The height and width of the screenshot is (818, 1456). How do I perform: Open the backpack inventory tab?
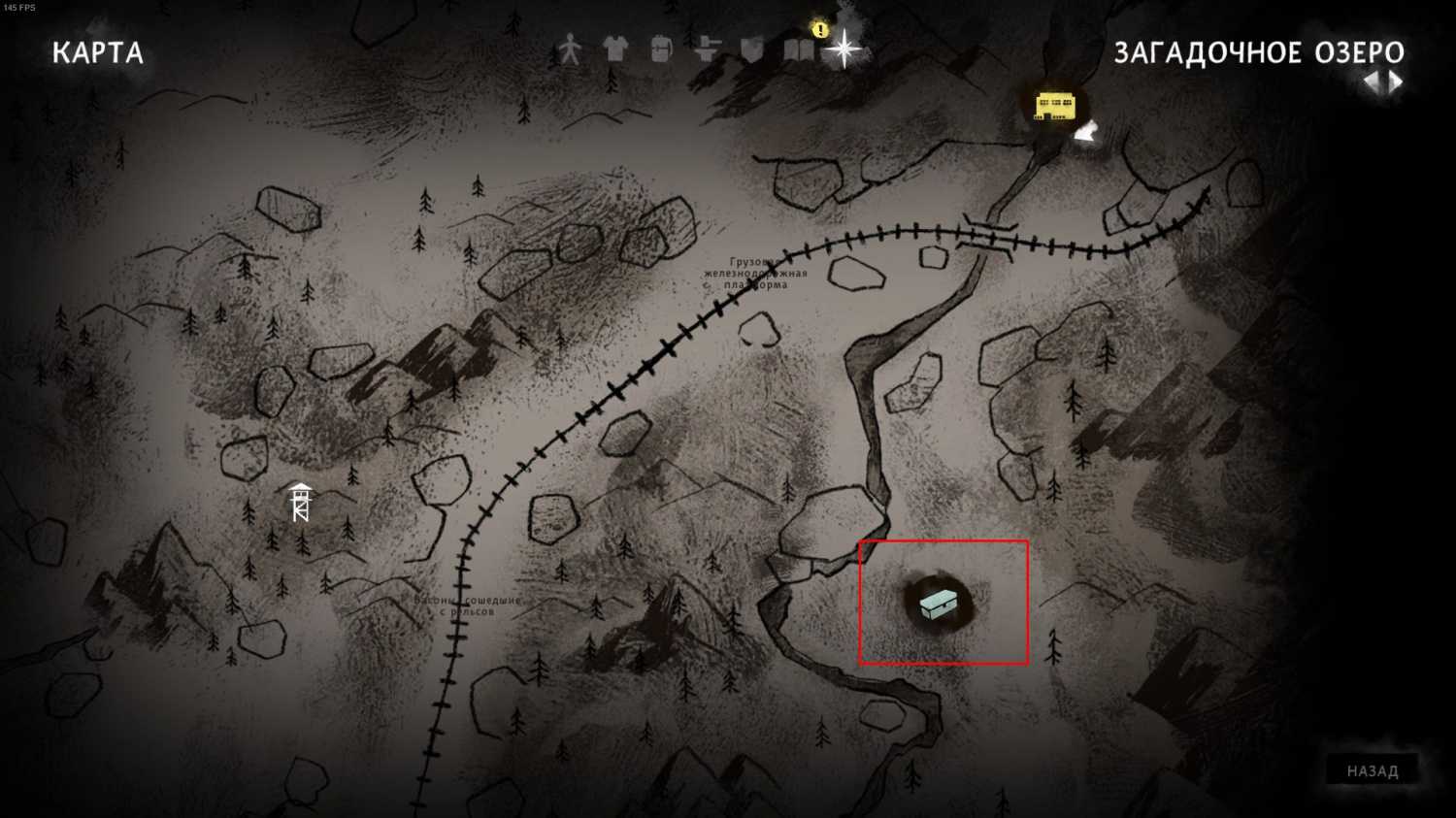(661, 49)
